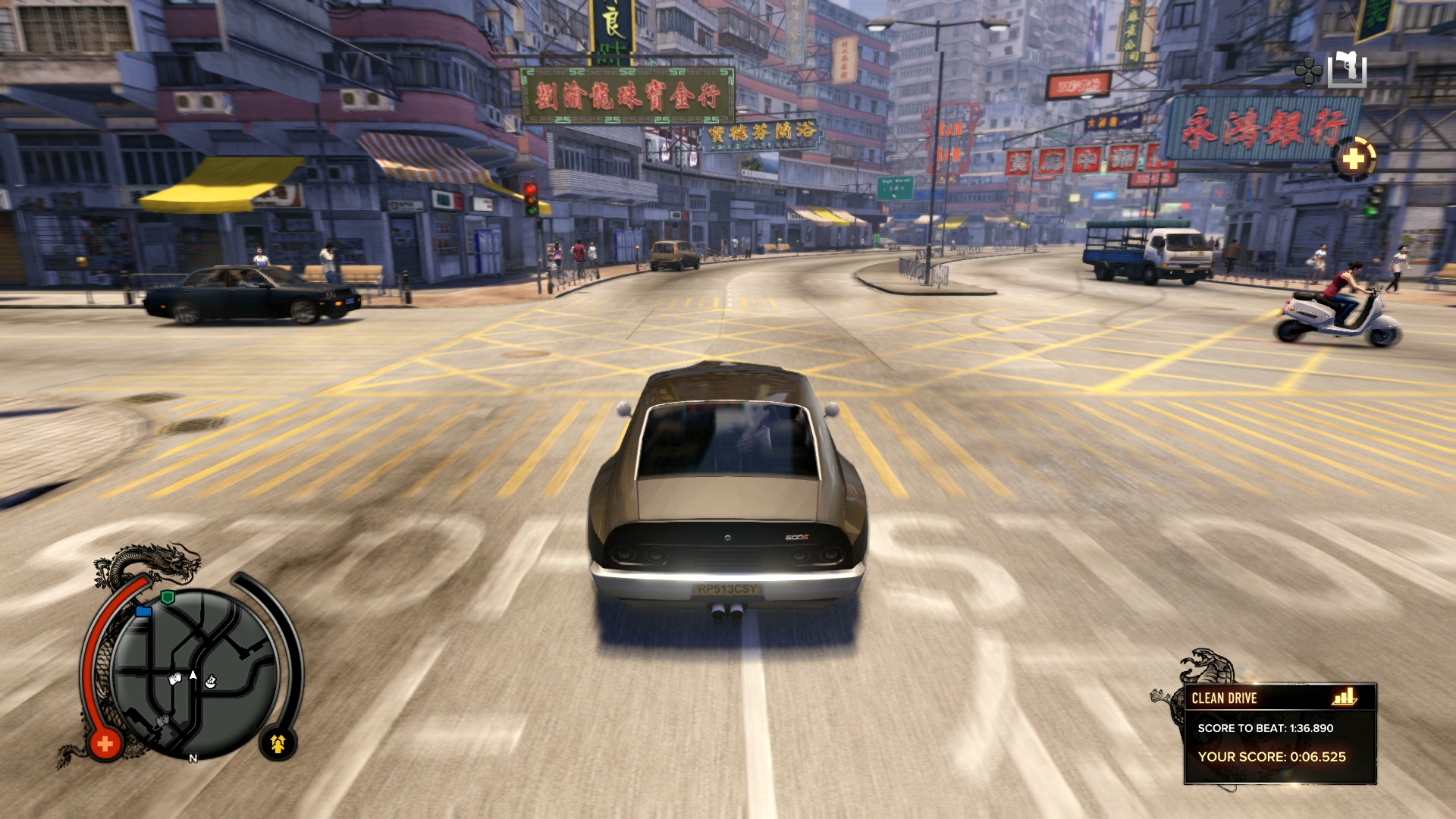Select the pistol weapon icon

coord(1347,67)
